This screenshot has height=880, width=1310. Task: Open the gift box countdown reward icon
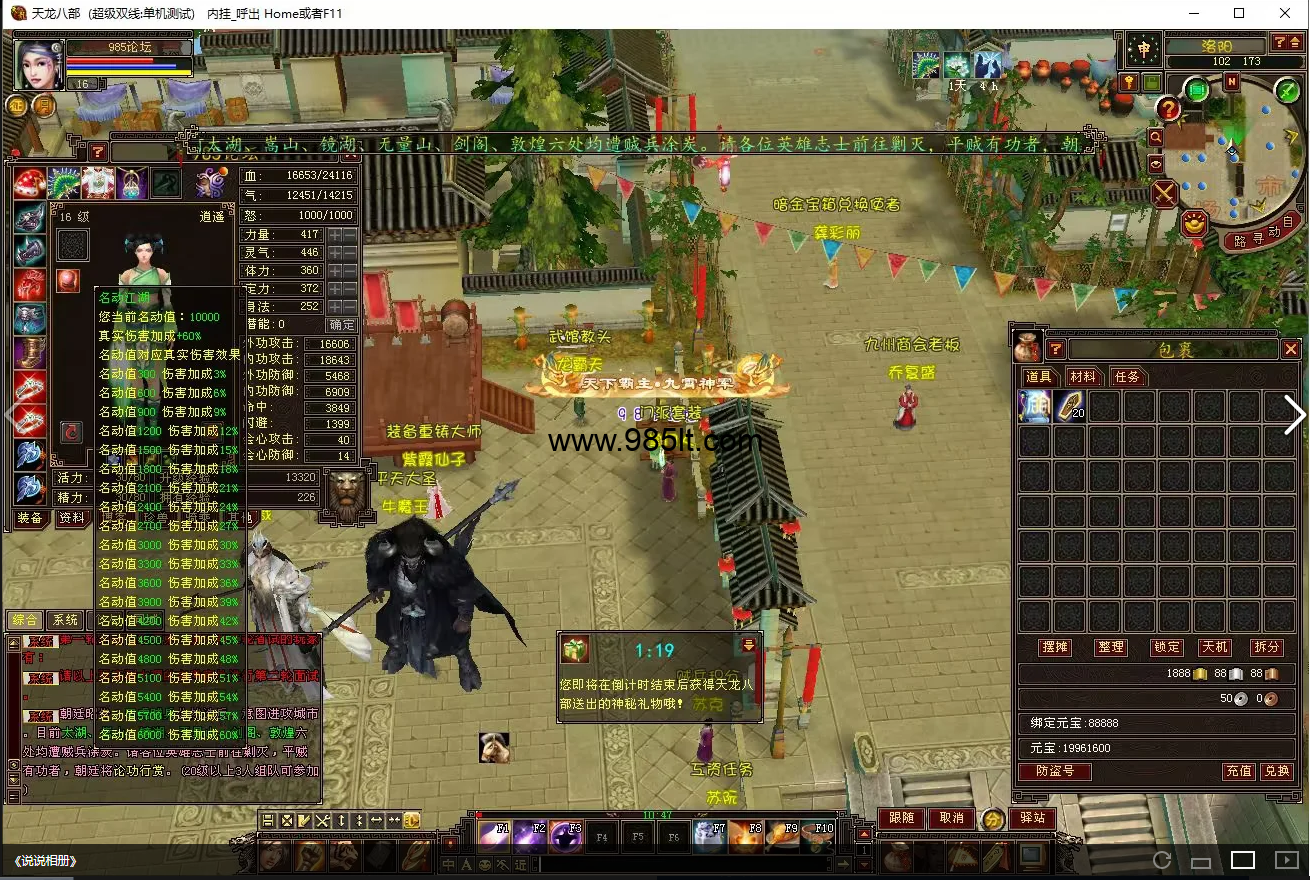click(x=574, y=650)
